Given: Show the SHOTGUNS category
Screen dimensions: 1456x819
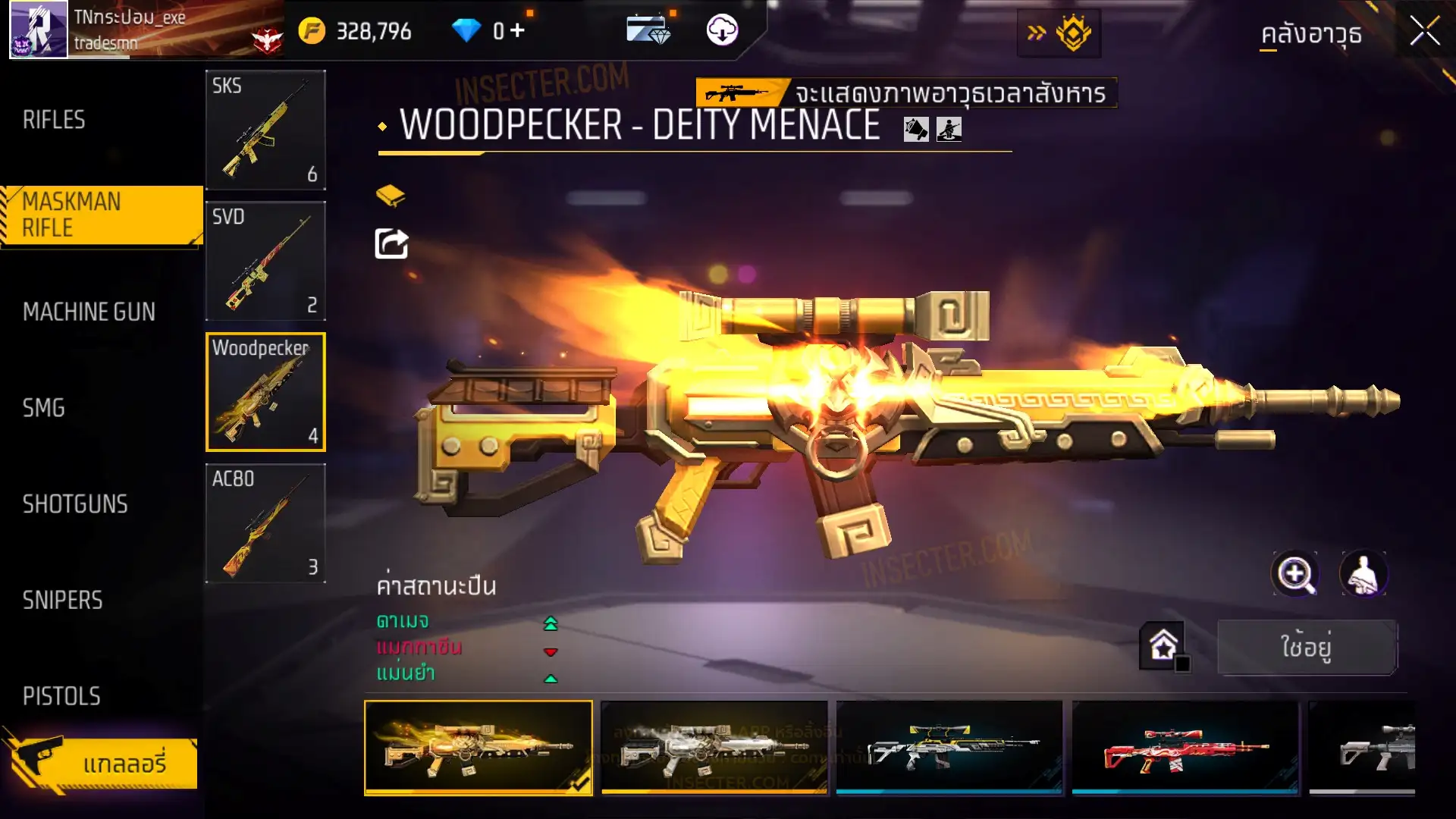Looking at the screenshot, I should pos(75,504).
